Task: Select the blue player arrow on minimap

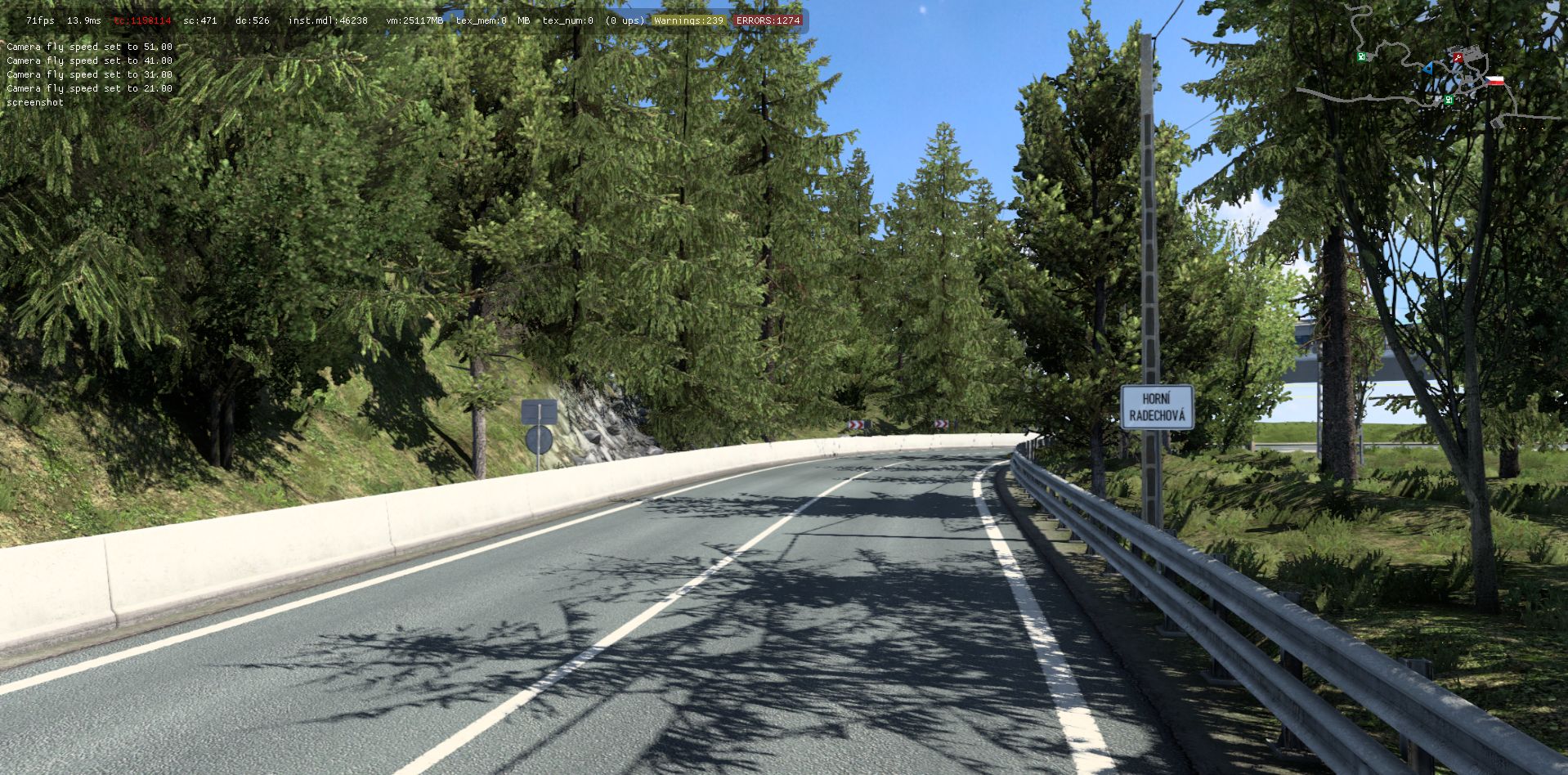Action: click(x=1427, y=68)
